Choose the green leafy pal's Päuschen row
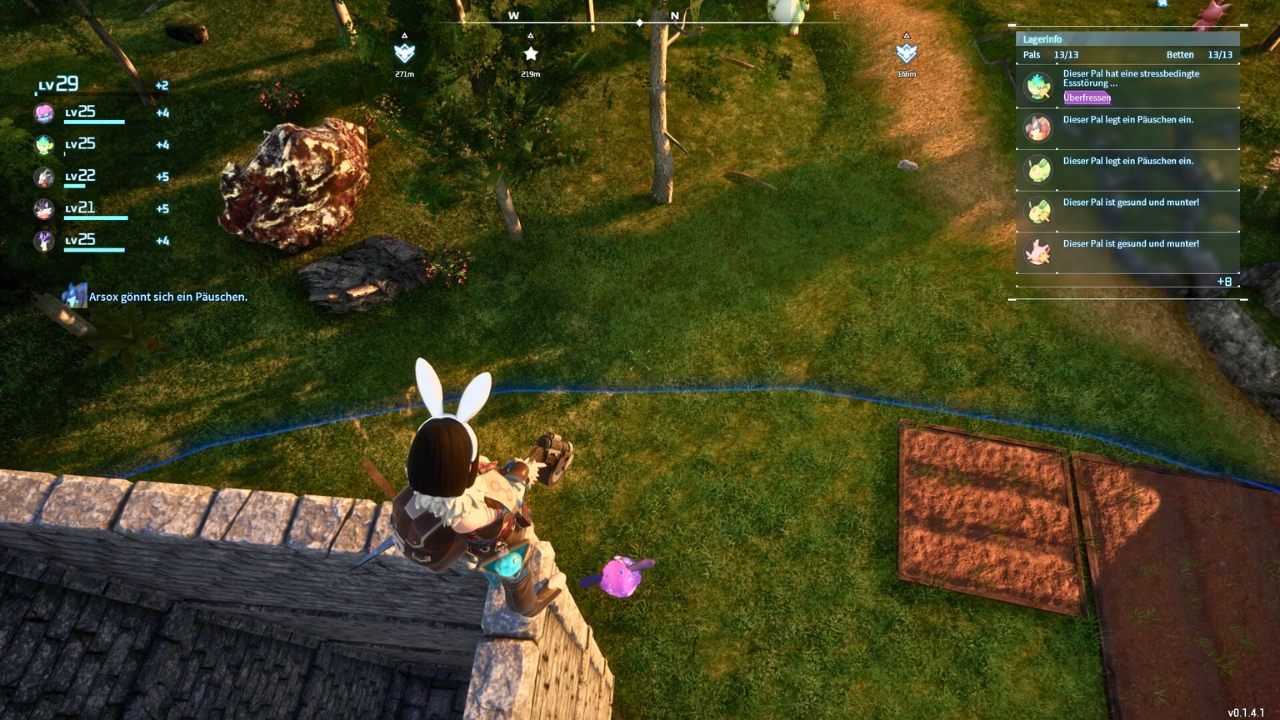The width and height of the screenshot is (1280, 720). coord(1128,169)
